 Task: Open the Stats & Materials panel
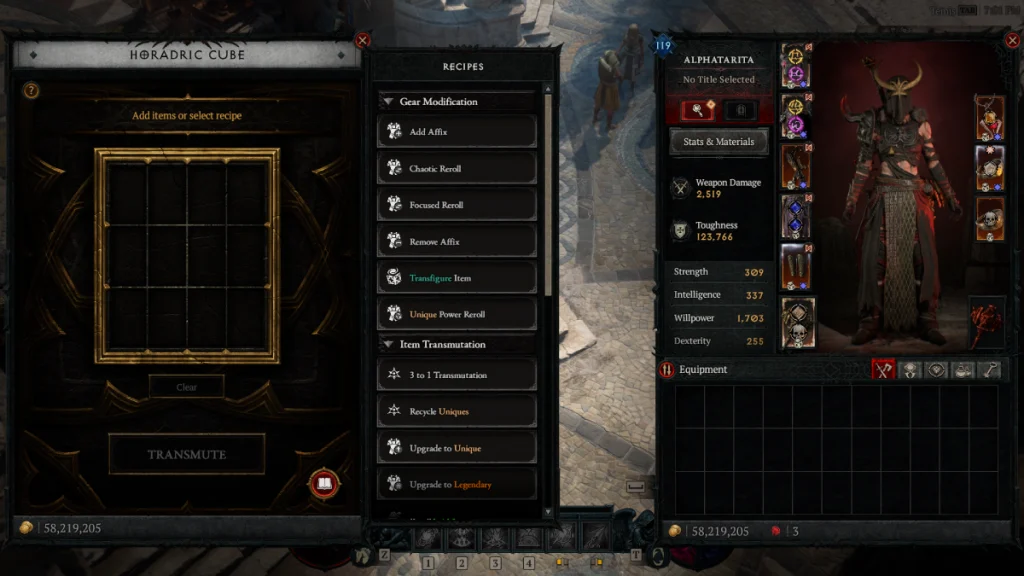[x=718, y=142]
